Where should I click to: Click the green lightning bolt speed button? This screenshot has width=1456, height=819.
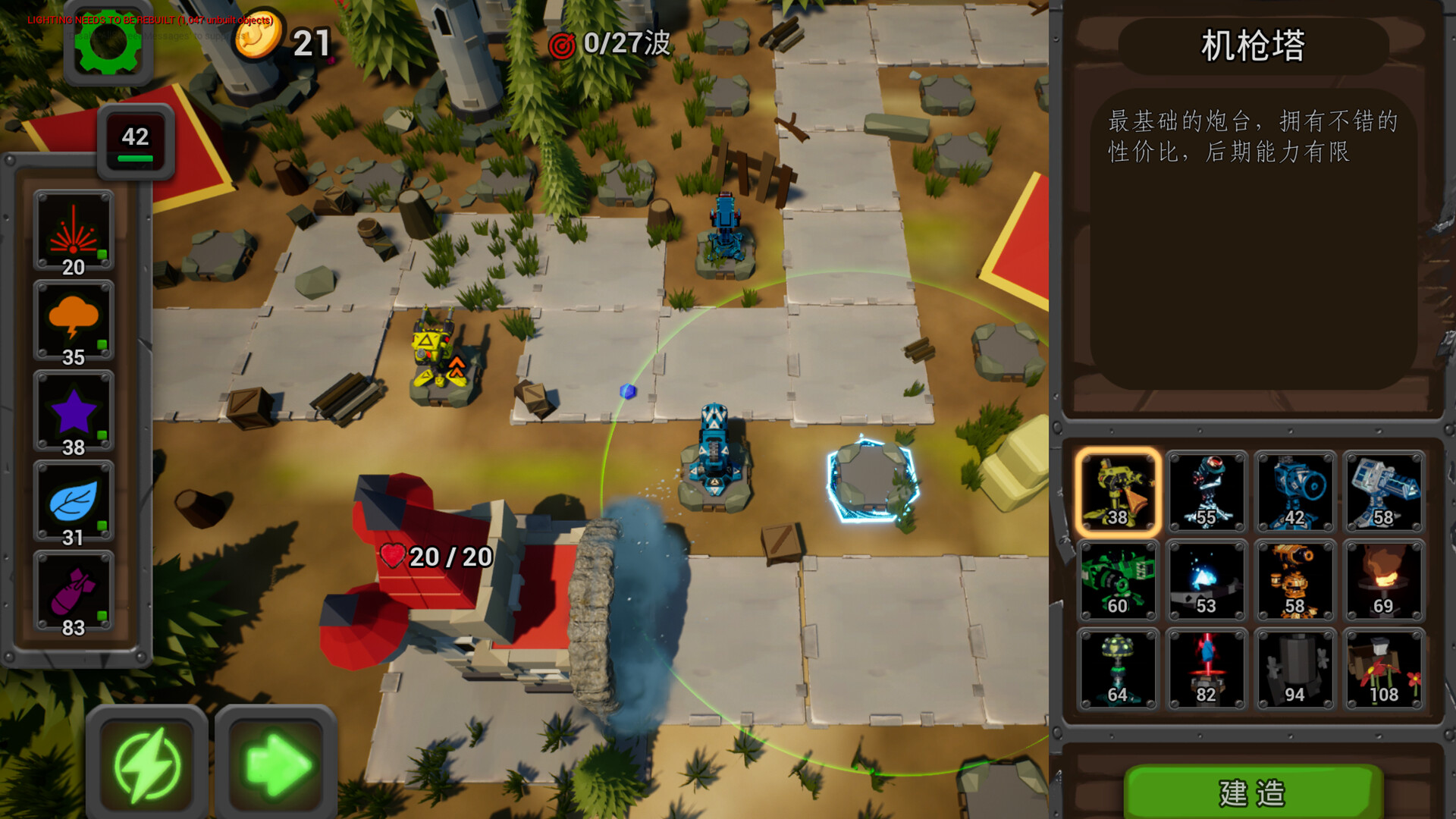[x=147, y=764]
